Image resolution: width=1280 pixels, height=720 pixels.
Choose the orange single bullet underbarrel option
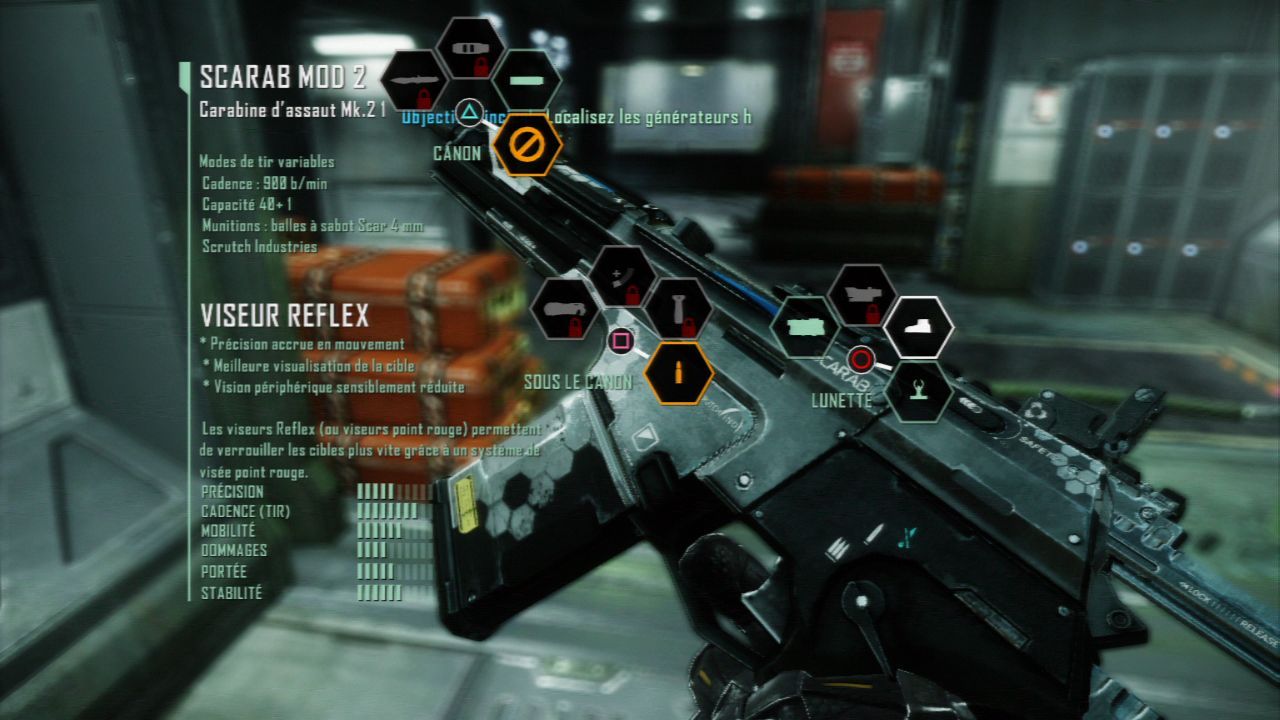tap(678, 373)
